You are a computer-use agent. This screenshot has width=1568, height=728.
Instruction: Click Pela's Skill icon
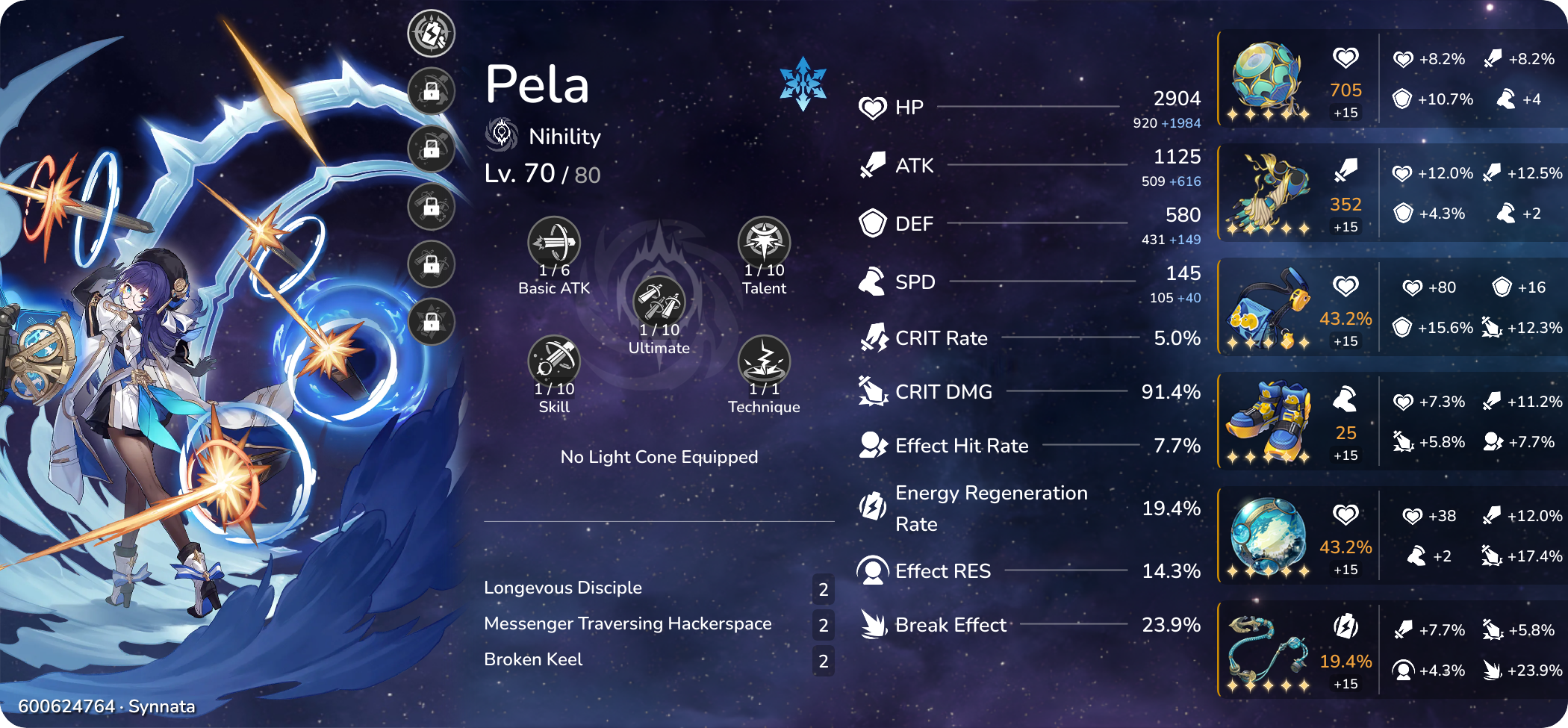554,361
